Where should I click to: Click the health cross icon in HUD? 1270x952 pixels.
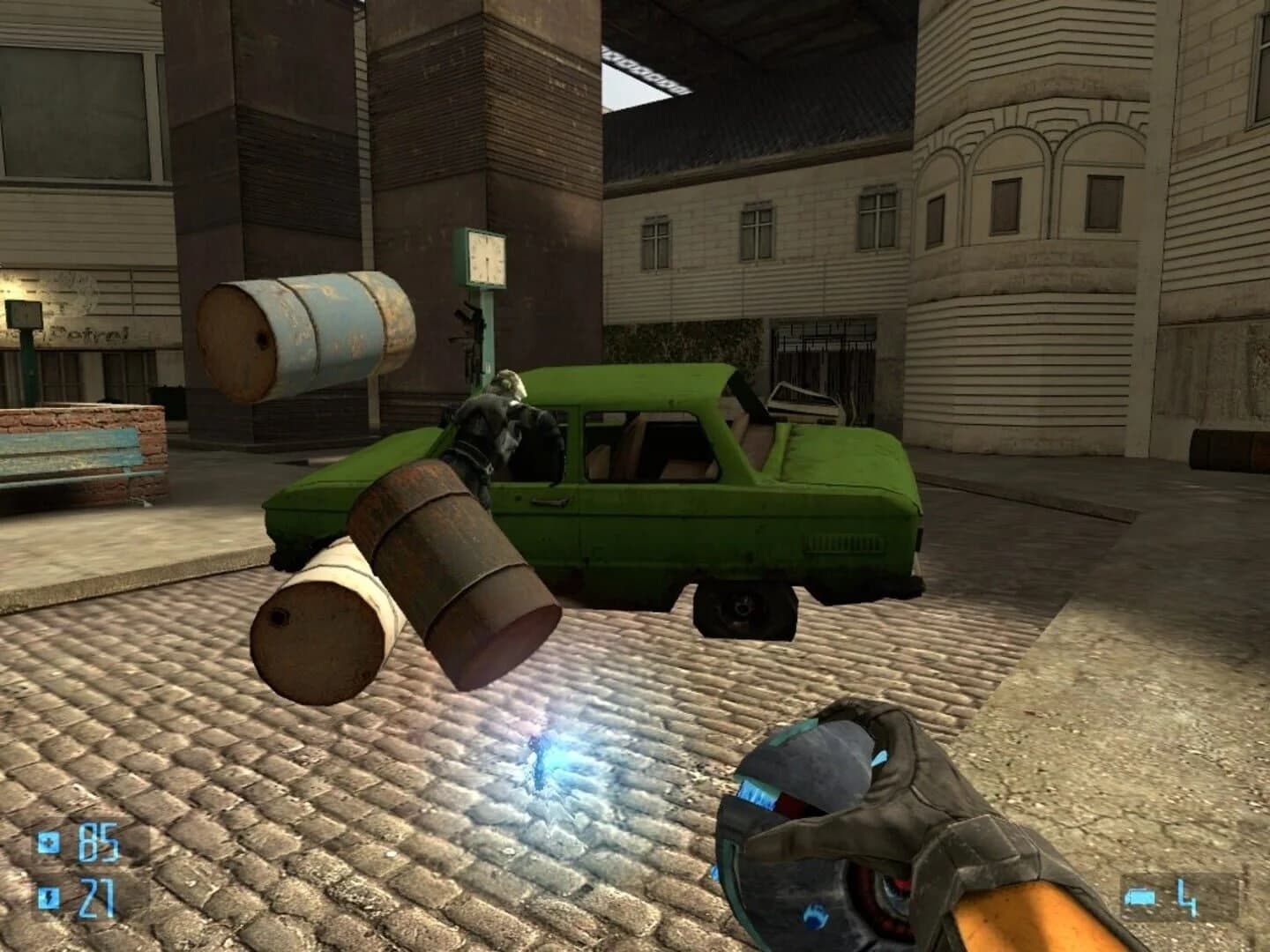[49, 842]
